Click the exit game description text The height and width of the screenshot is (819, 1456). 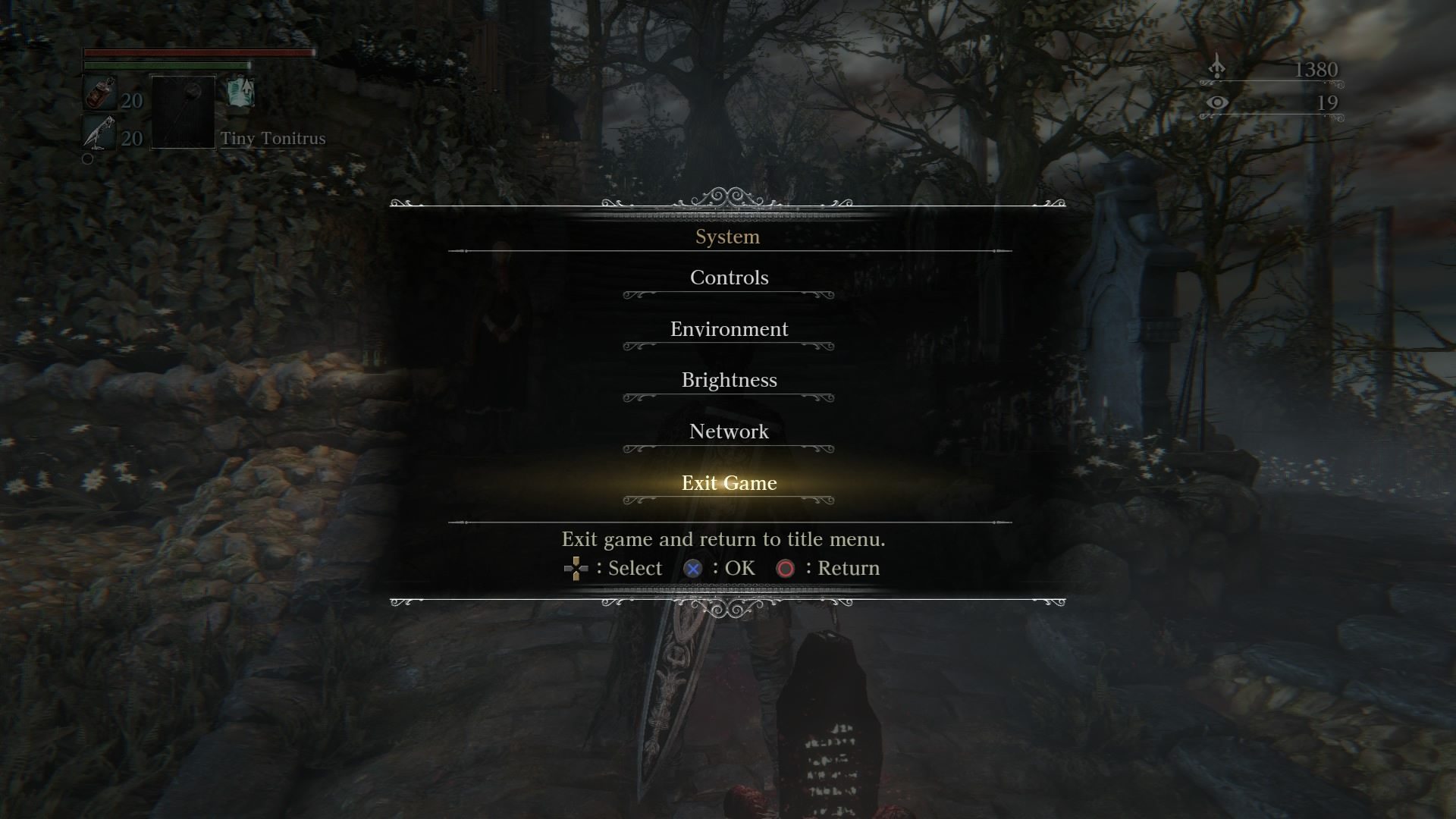click(x=723, y=539)
